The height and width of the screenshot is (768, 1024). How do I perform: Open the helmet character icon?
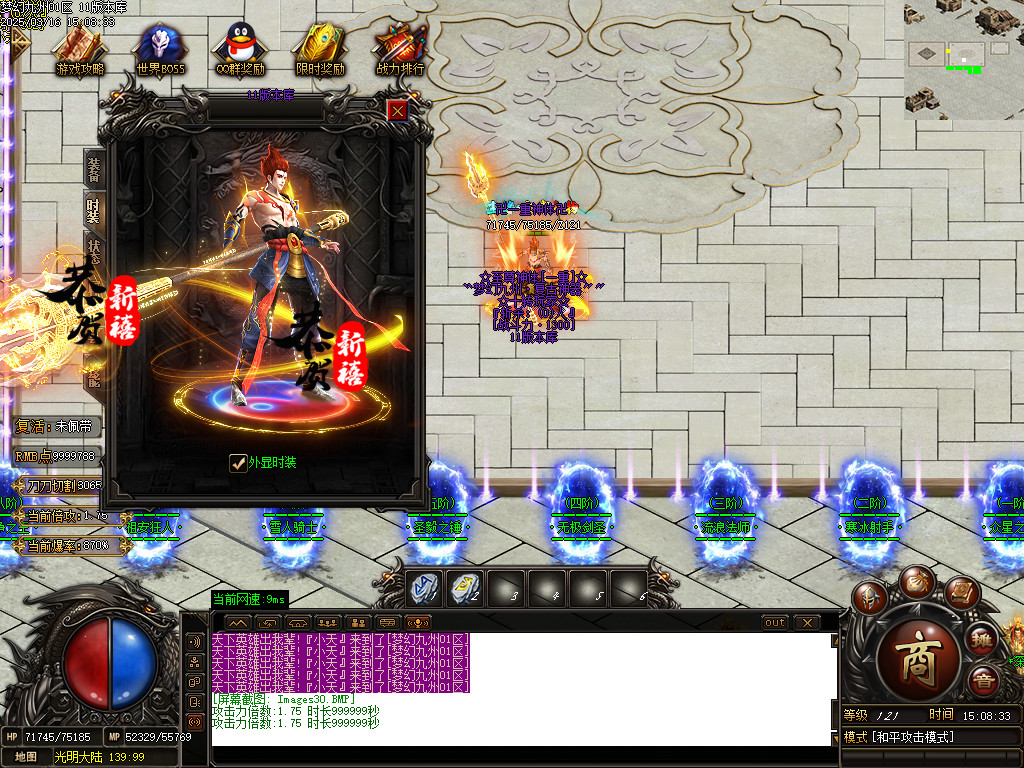point(871,599)
